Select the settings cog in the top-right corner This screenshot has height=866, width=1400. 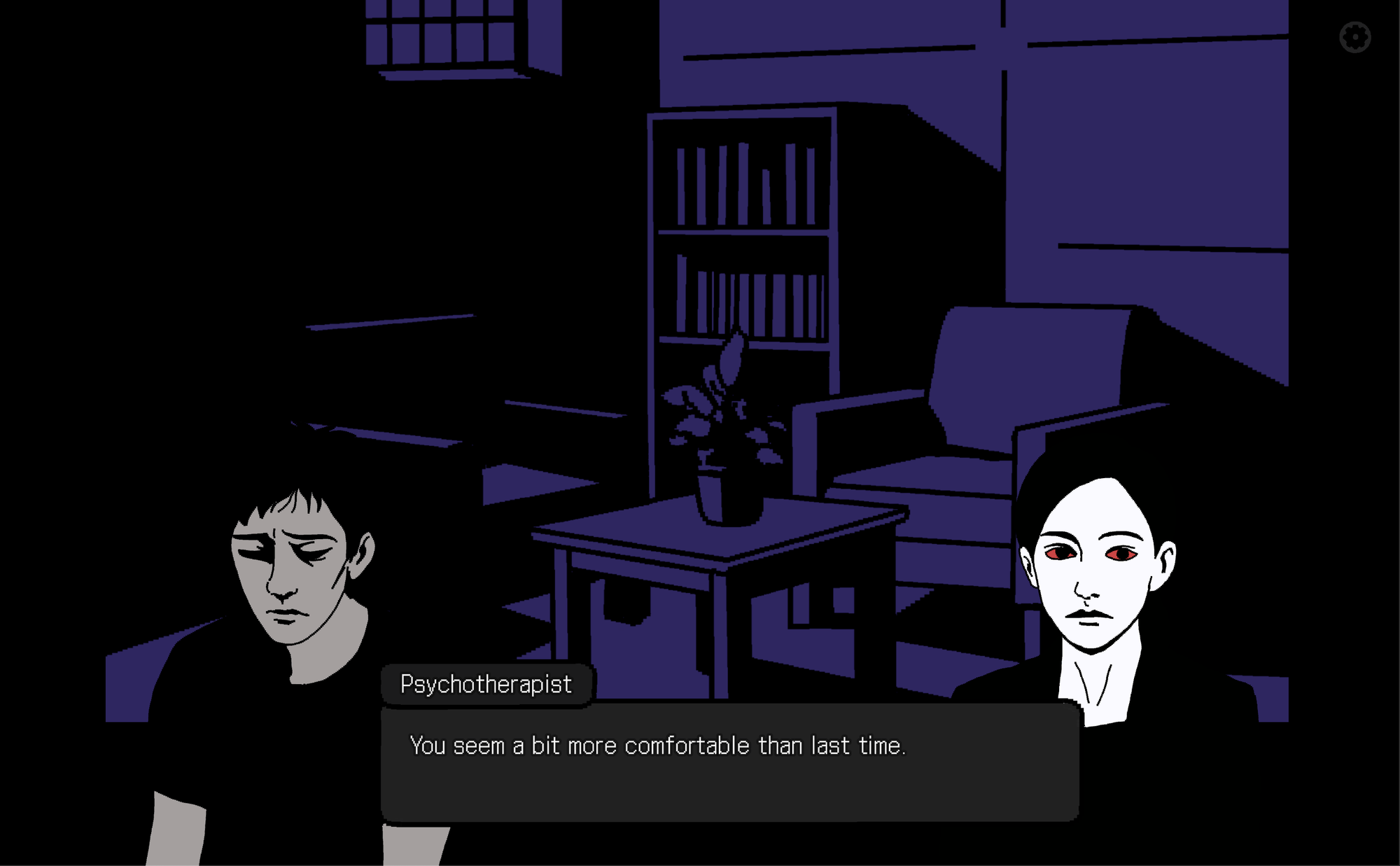(x=1355, y=36)
